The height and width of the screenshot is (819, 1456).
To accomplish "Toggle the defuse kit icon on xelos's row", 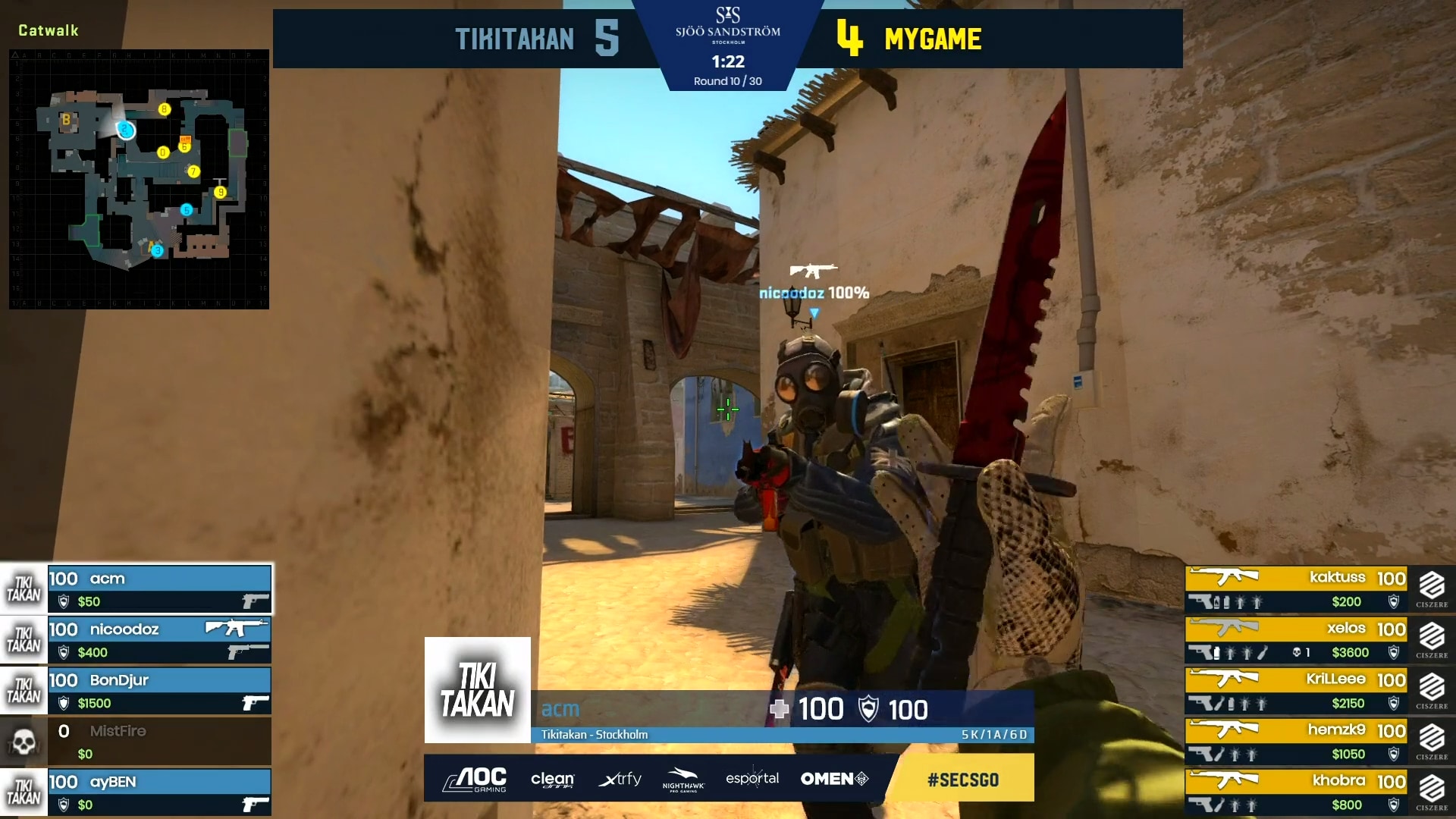I will pos(1264,653).
